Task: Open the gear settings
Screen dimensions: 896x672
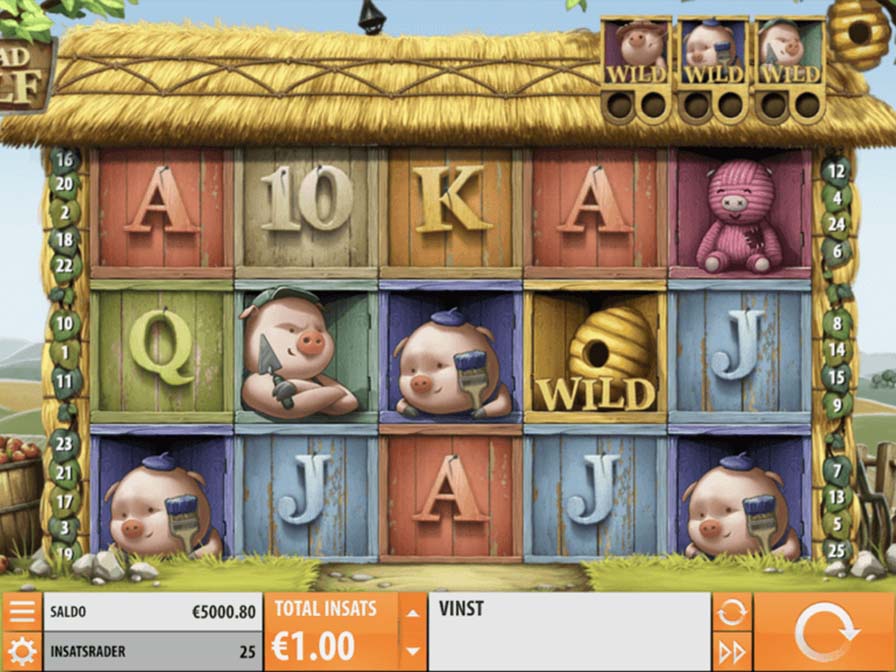Action: coord(21,652)
